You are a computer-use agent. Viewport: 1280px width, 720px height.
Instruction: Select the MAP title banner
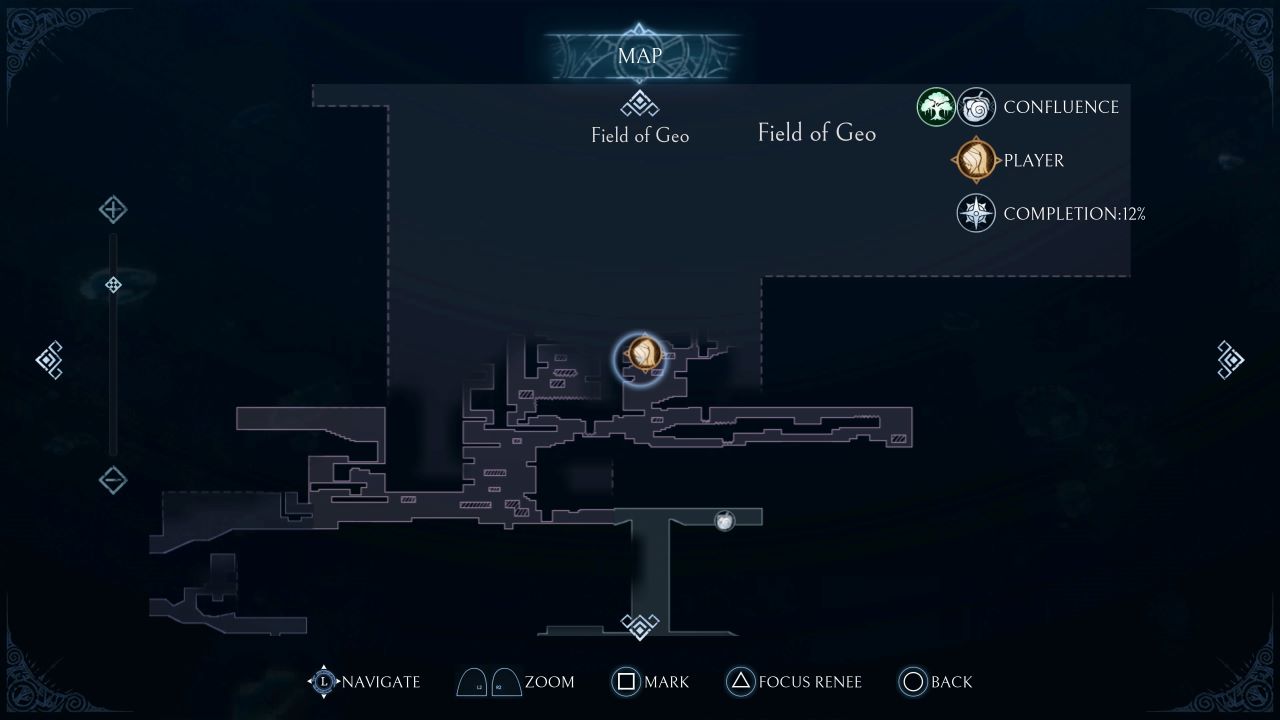[639, 56]
